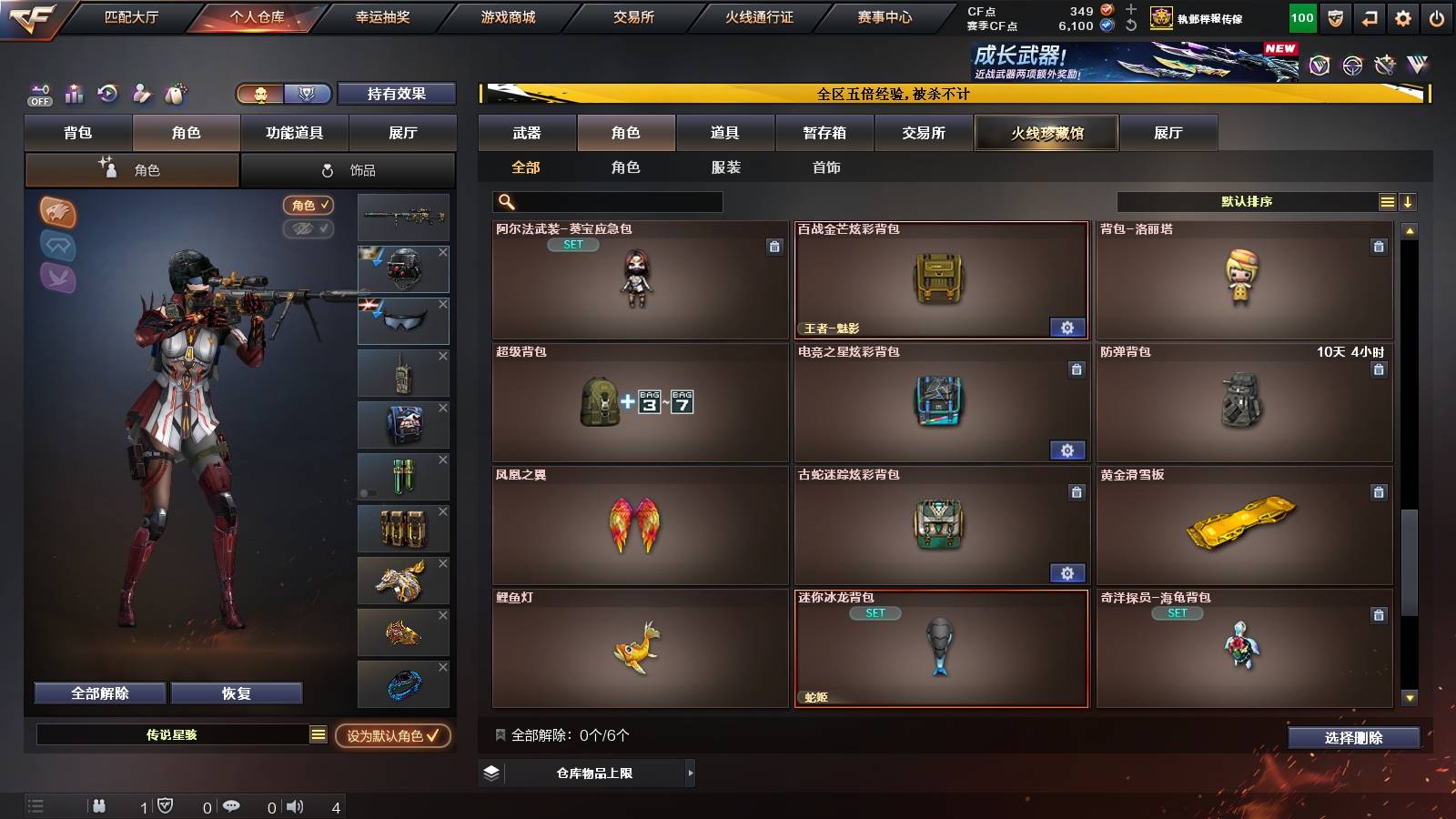Click the 选择删除 button at bottom-right
The image size is (1456, 819).
click(x=1353, y=738)
